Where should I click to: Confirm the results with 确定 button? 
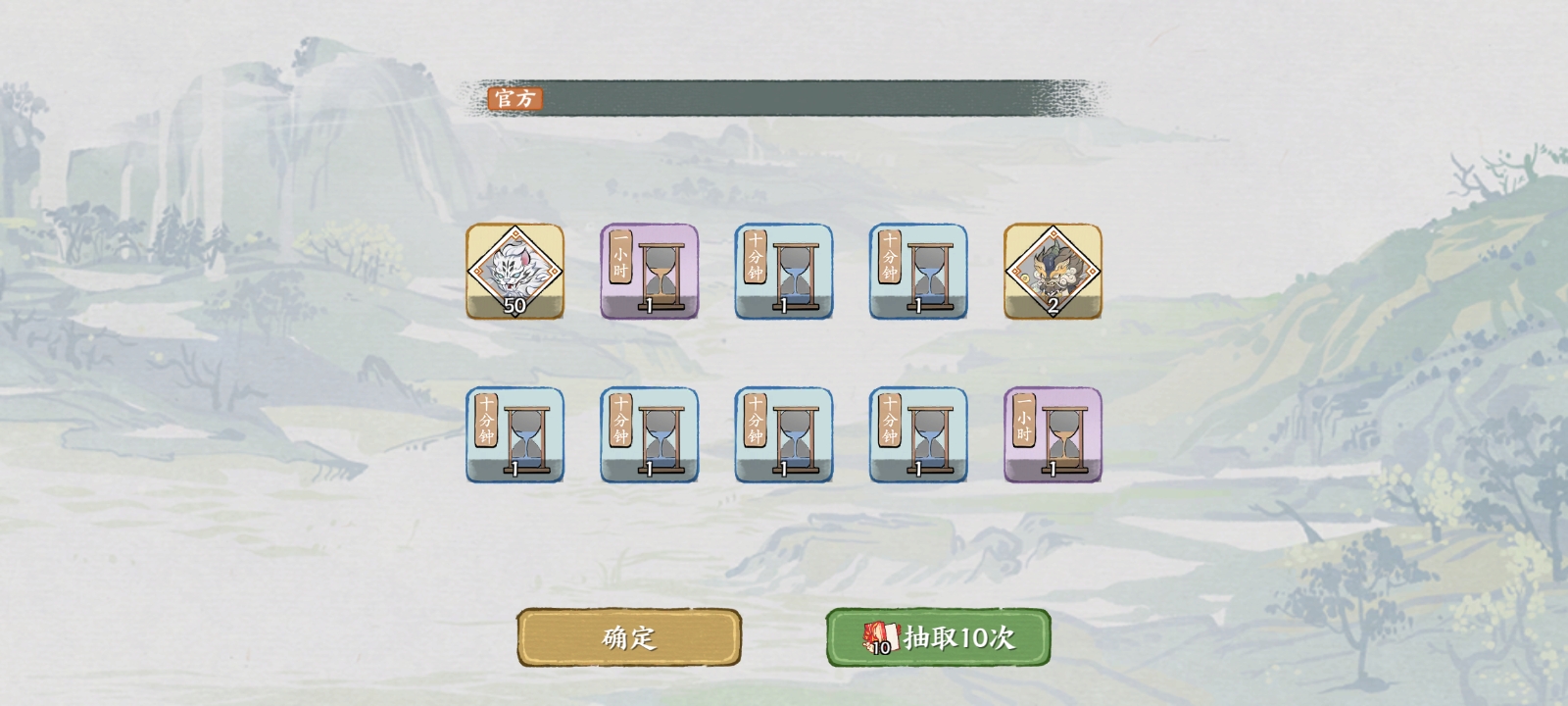point(629,637)
